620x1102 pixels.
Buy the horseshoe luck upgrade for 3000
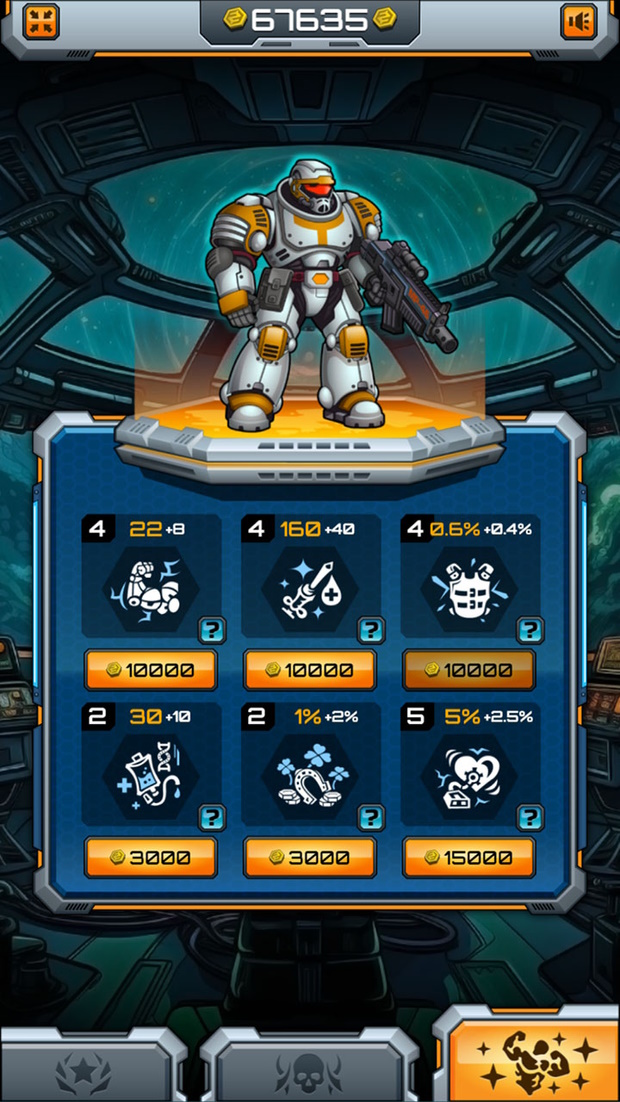(x=310, y=857)
